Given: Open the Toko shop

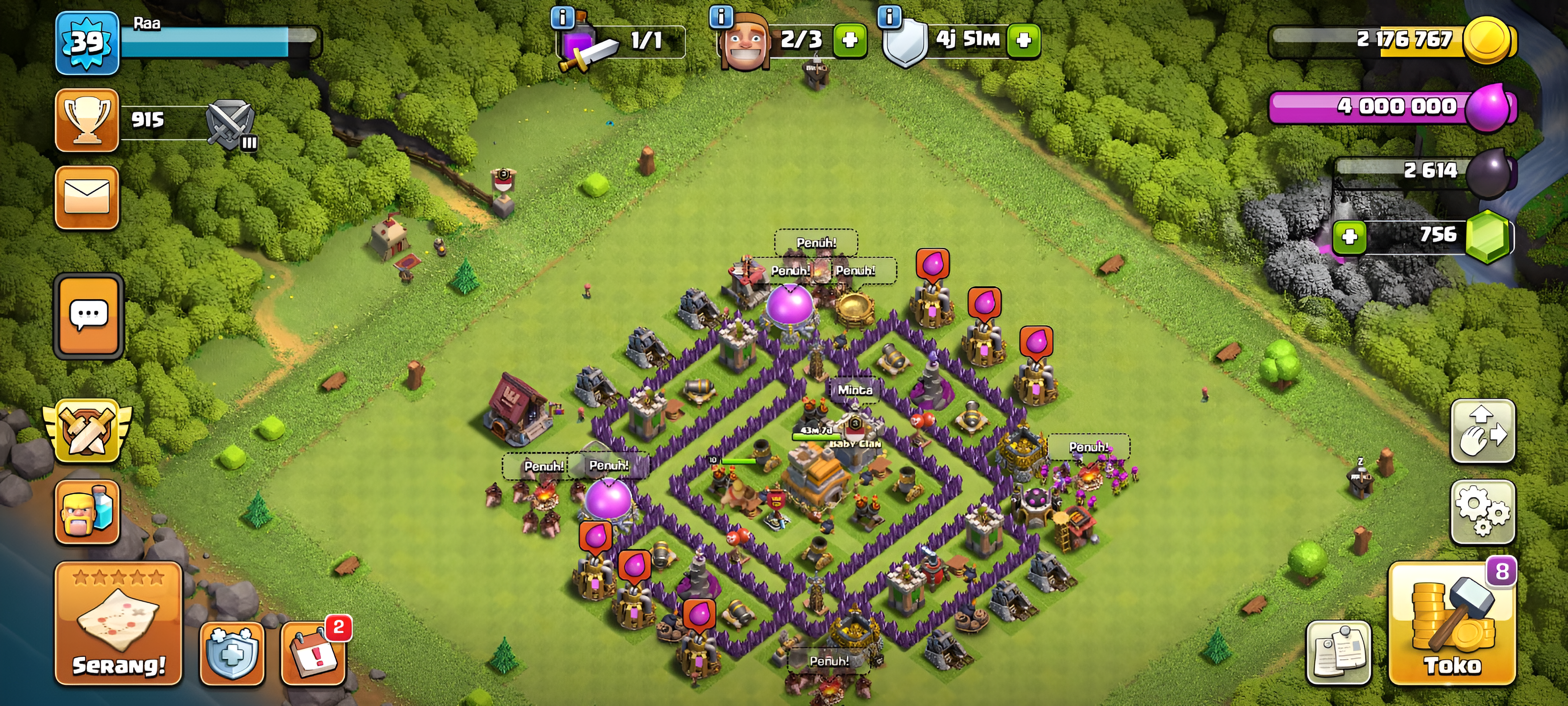Looking at the screenshot, I should [x=1452, y=623].
